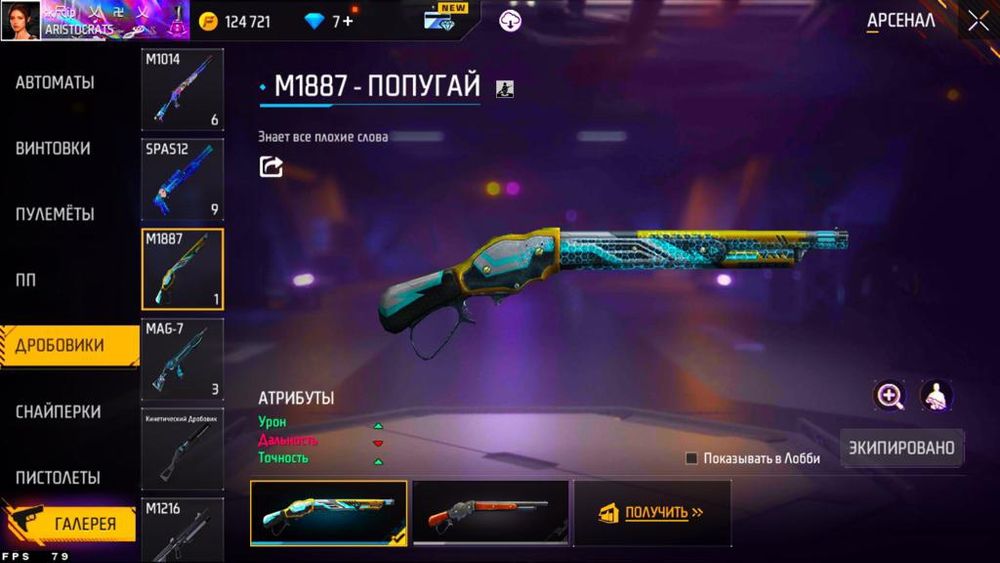This screenshot has height=563, width=1000.
Task: Open the magnifier zoom preview
Action: click(x=889, y=396)
